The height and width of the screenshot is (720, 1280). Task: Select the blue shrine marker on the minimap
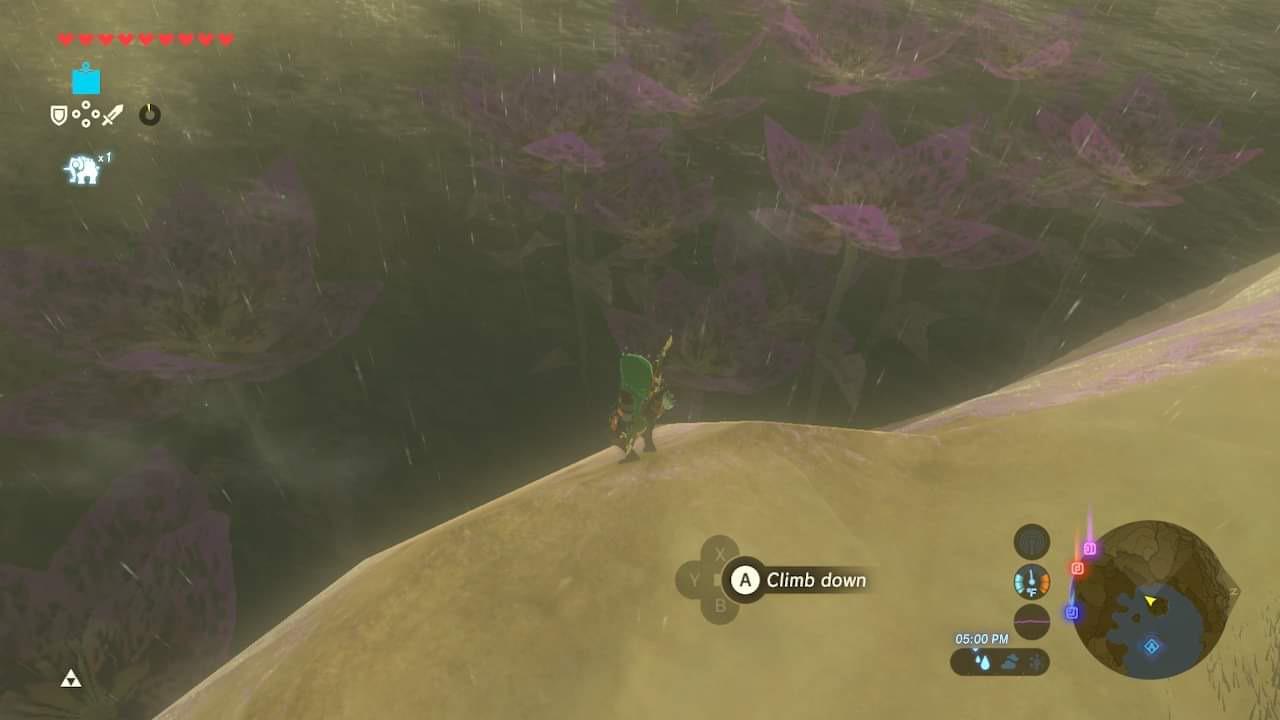1151,646
